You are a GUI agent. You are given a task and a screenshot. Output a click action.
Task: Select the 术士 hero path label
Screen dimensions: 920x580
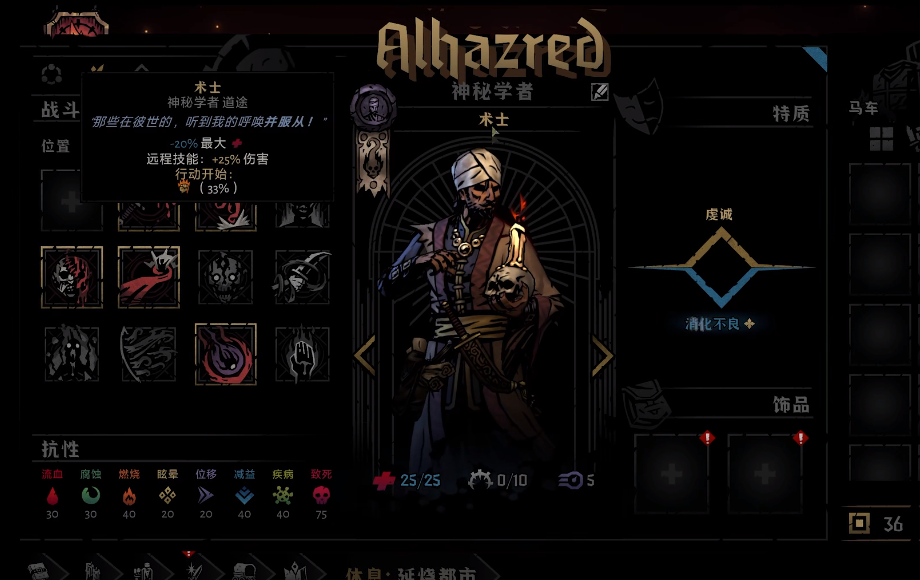(493, 120)
